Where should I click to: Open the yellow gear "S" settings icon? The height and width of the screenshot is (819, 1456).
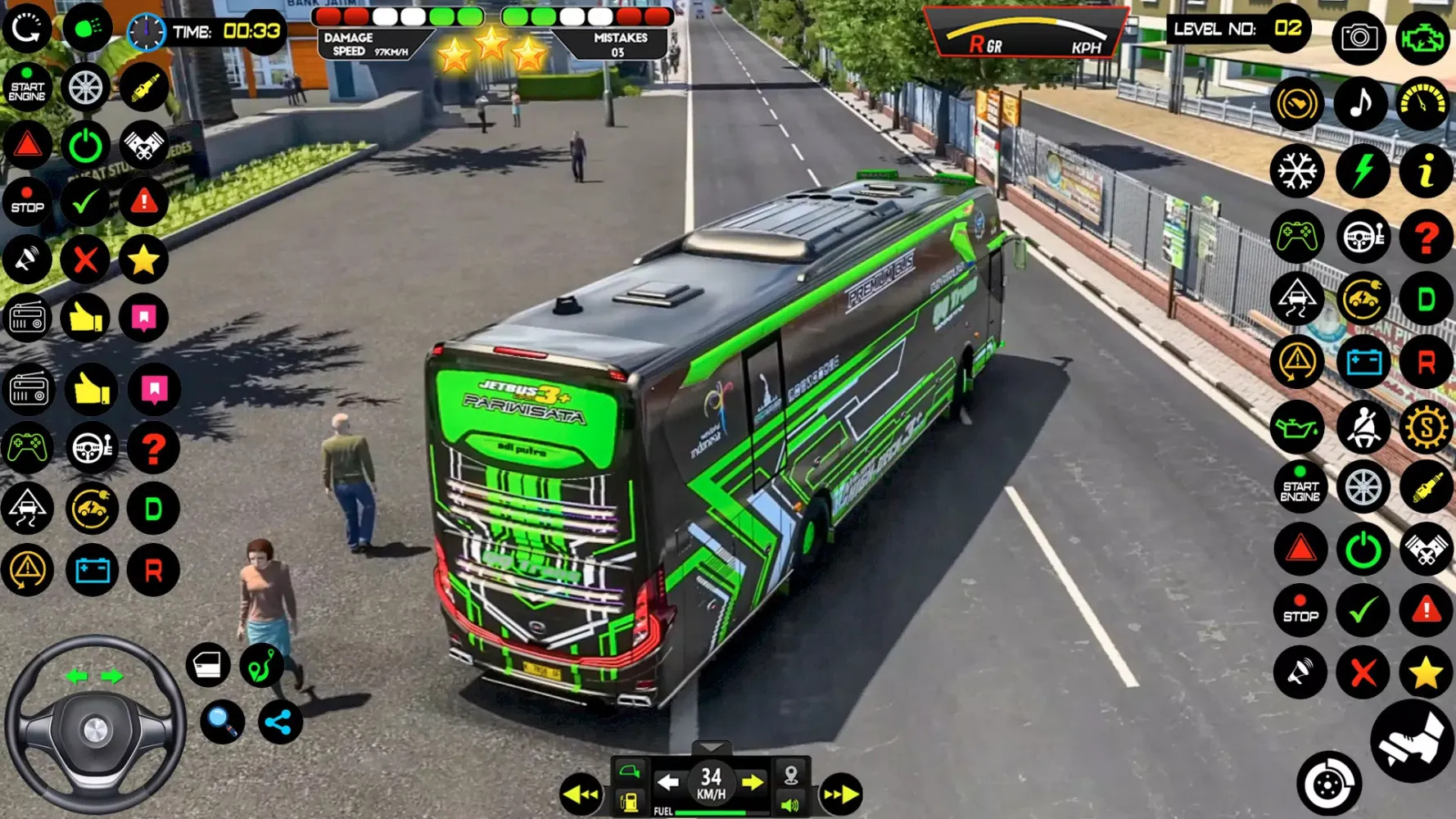[1426, 427]
